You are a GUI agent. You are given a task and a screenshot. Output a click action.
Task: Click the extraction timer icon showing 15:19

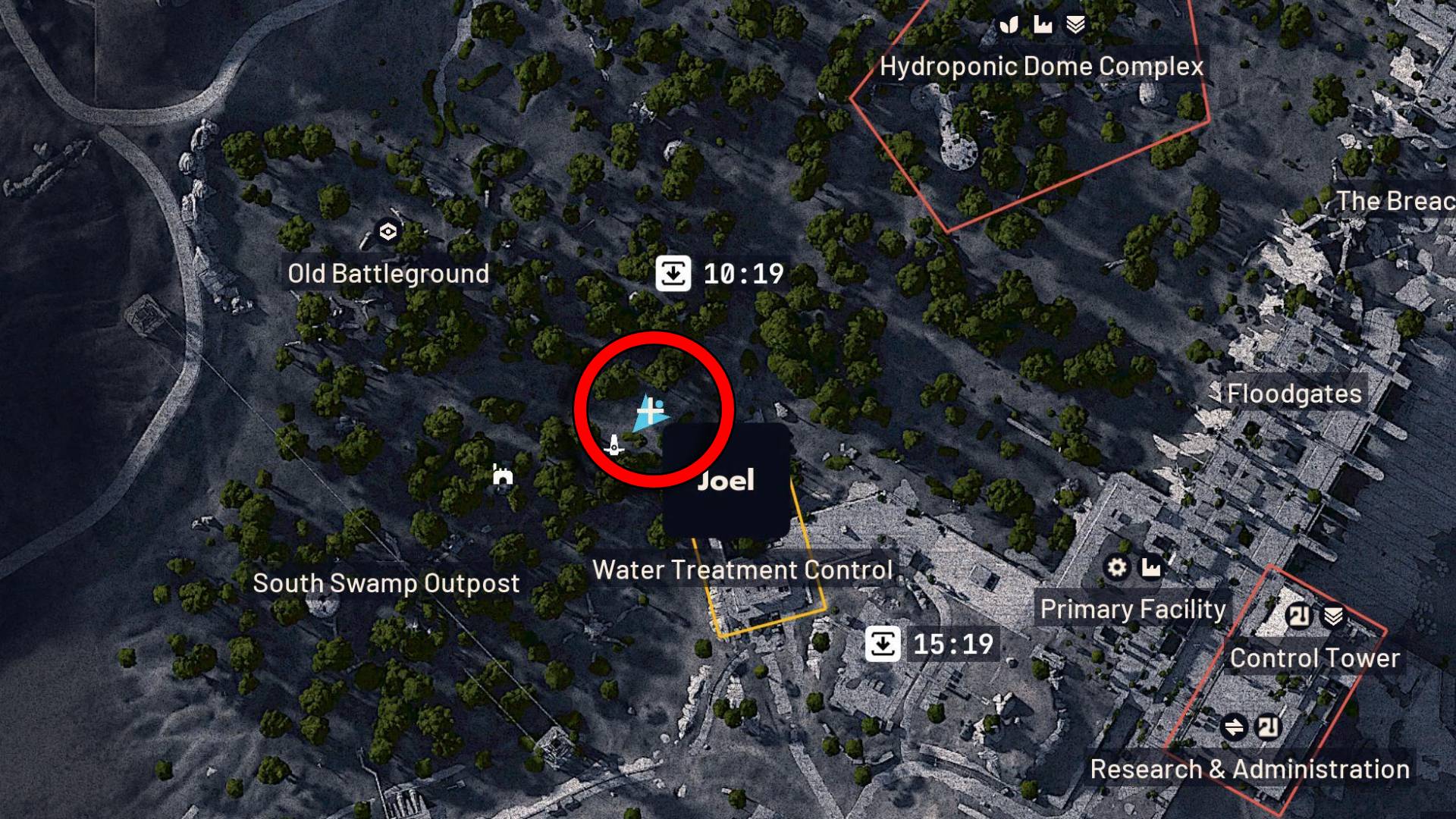click(884, 645)
